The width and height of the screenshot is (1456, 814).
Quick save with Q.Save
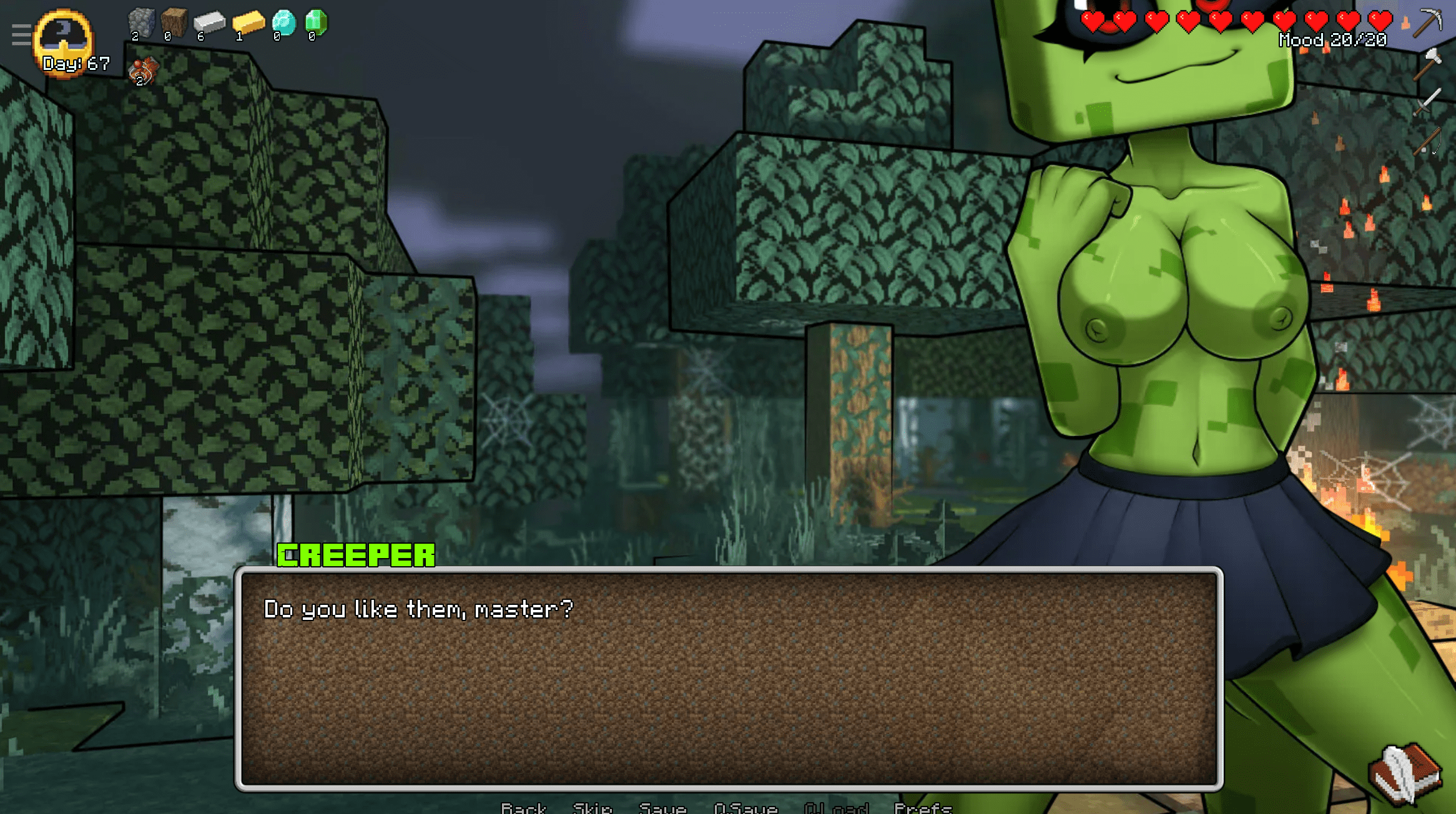point(745,808)
